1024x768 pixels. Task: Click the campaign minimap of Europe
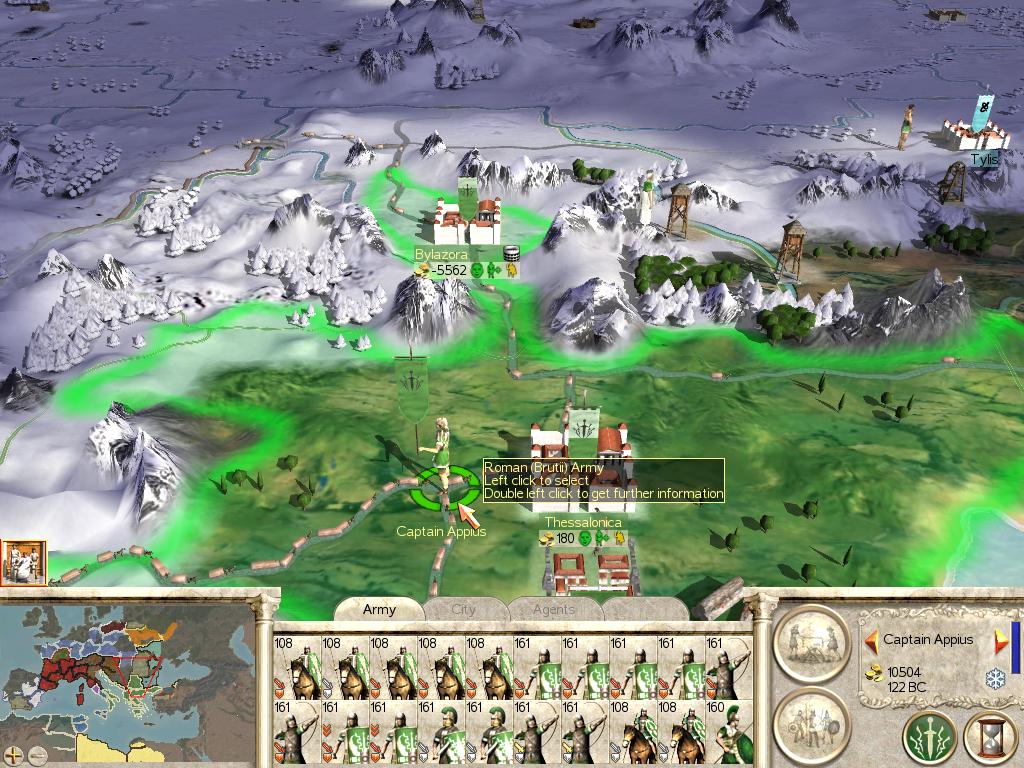click(127, 680)
